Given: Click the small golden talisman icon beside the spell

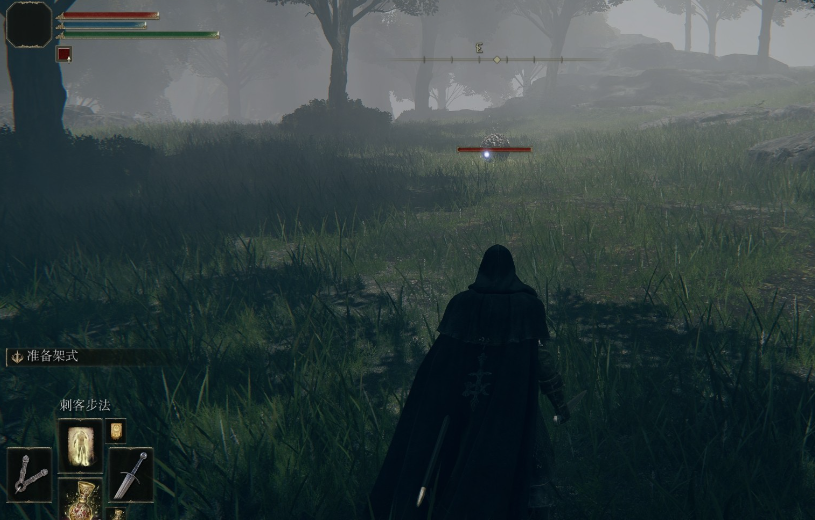Looking at the screenshot, I should tap(116, 430).
